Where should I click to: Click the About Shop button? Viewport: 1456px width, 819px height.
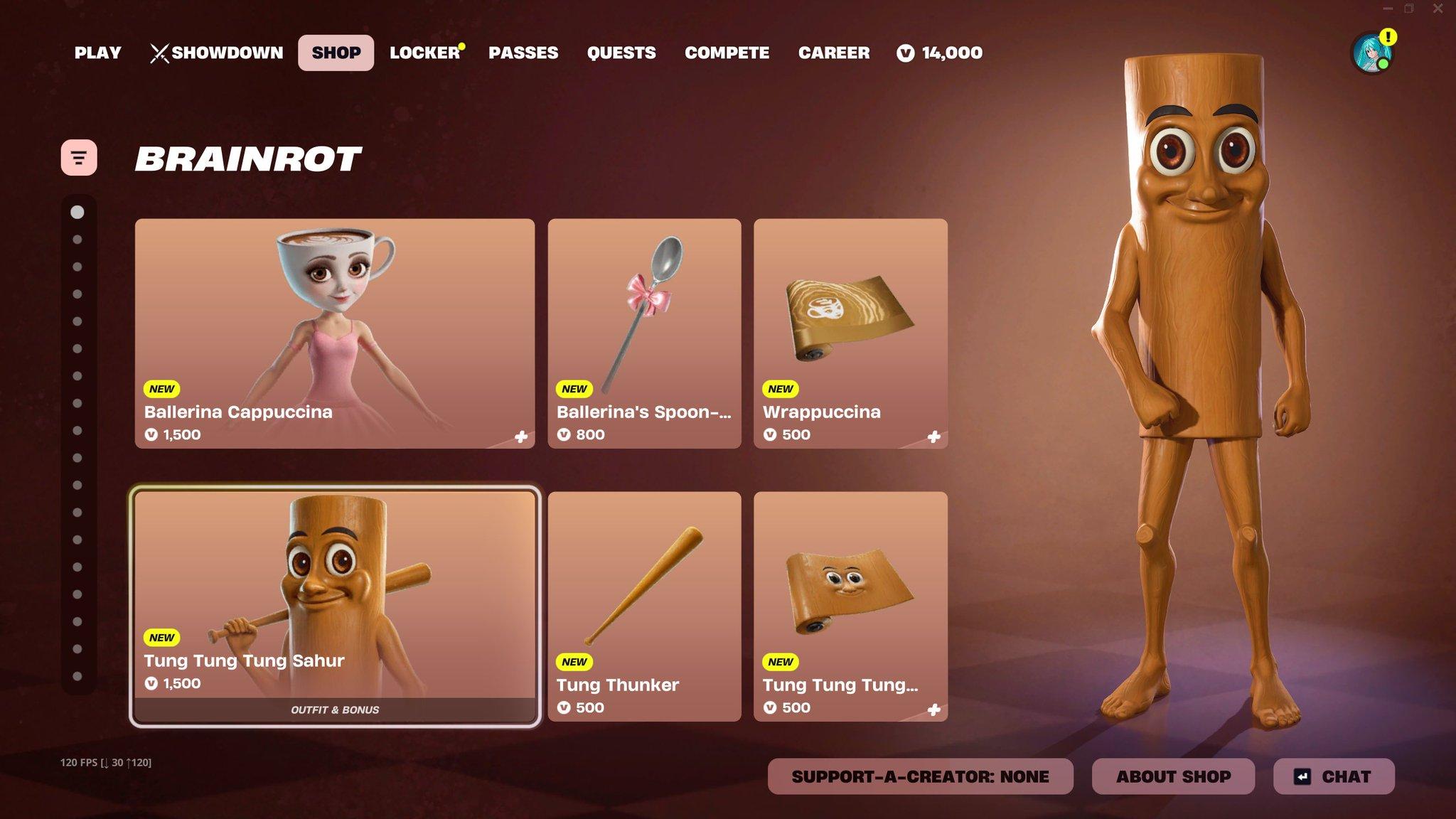[x=1173, y=776]
